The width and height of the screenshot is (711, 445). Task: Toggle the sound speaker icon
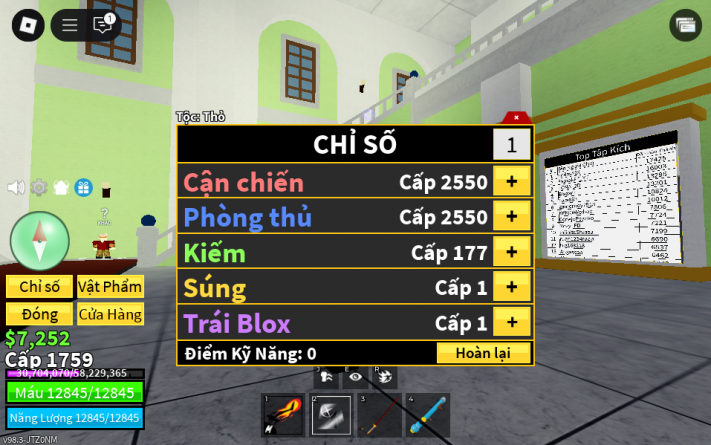(17, 187)
